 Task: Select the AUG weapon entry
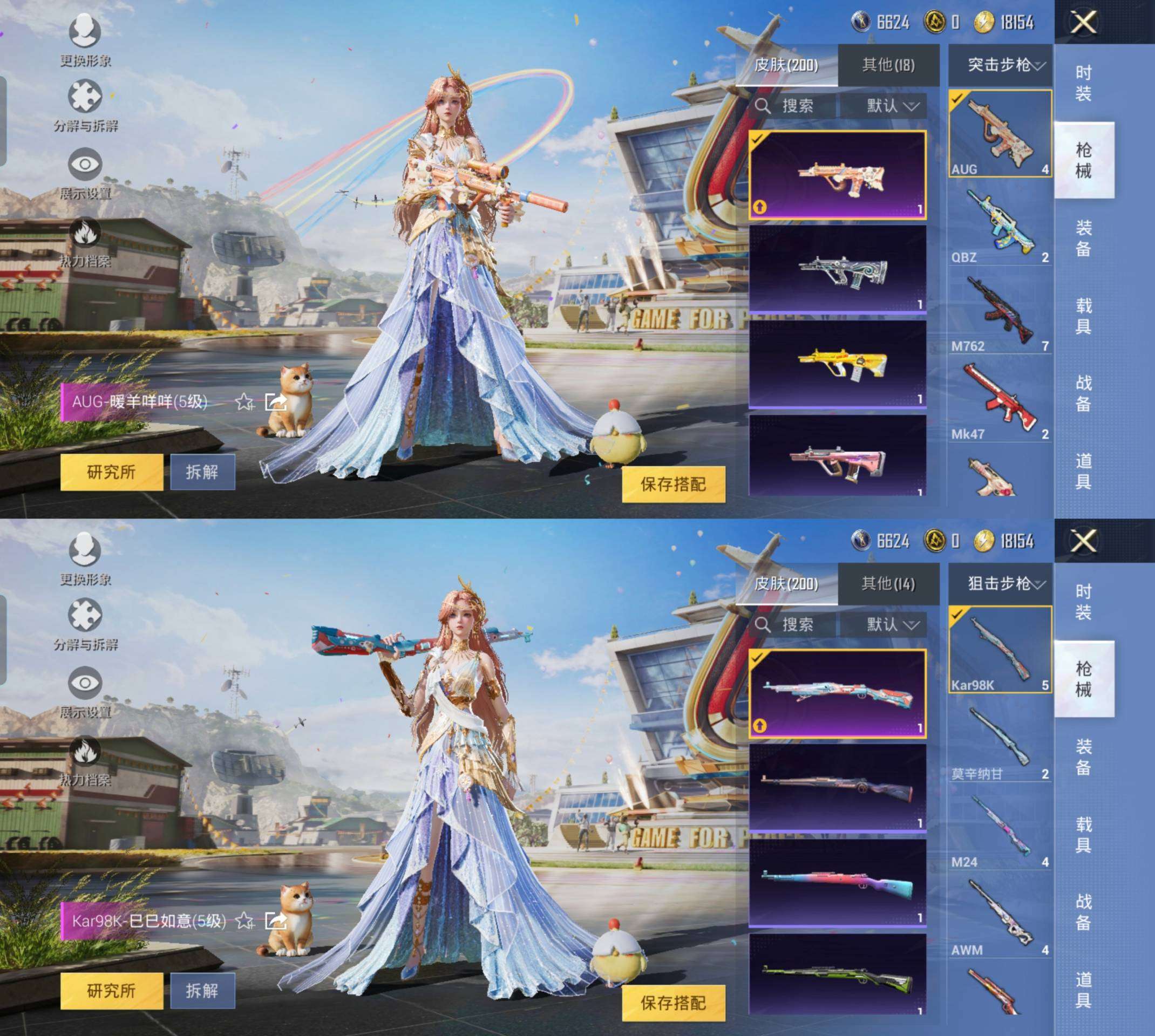[x=1000, y=133]
